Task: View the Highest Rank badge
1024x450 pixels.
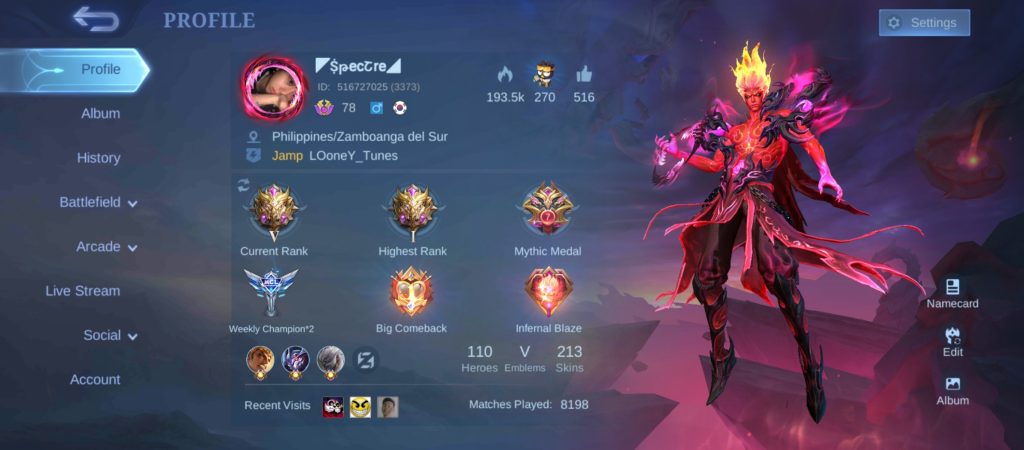Action: 412,211
